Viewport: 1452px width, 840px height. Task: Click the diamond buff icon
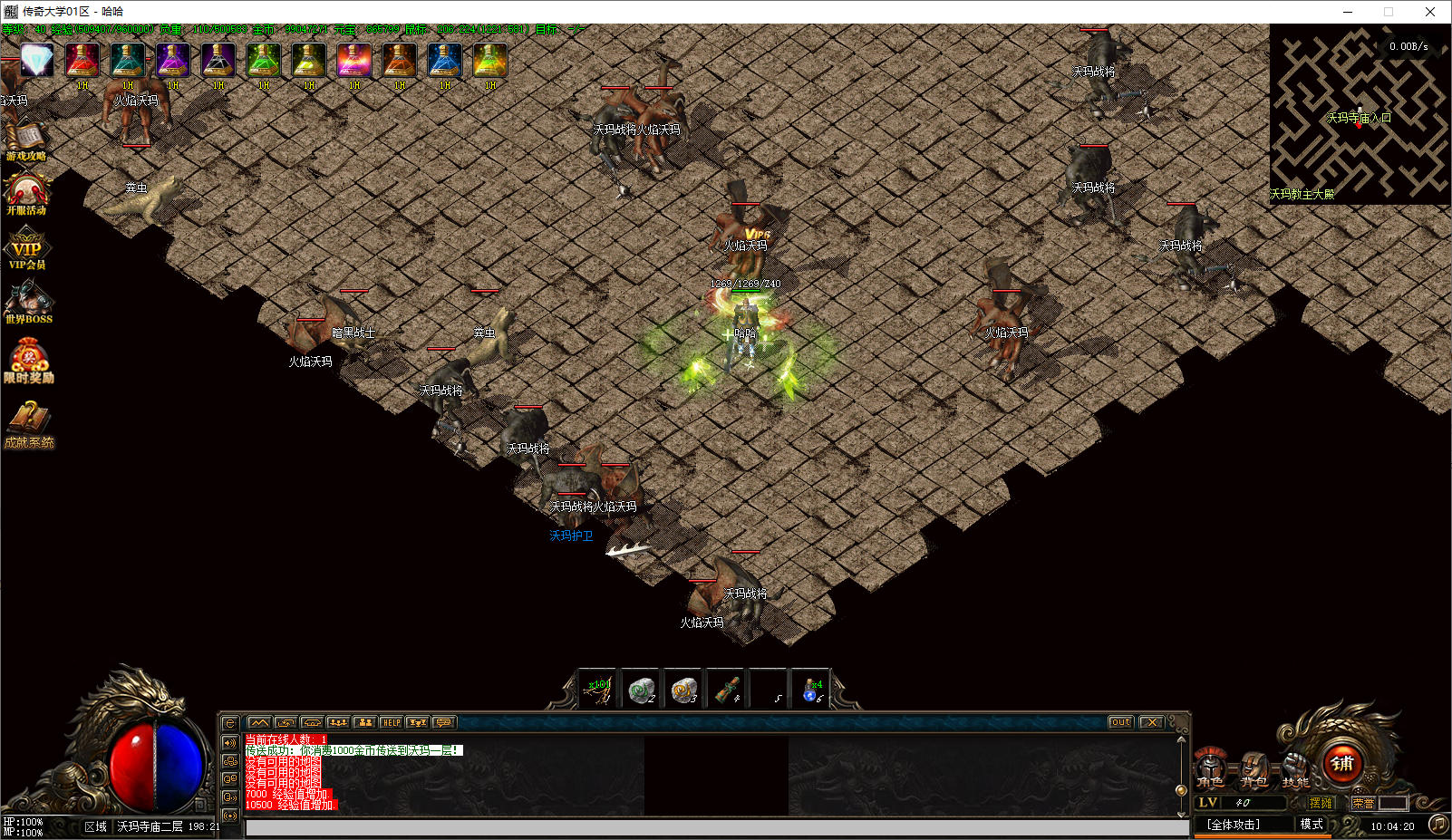click(37, 61)
